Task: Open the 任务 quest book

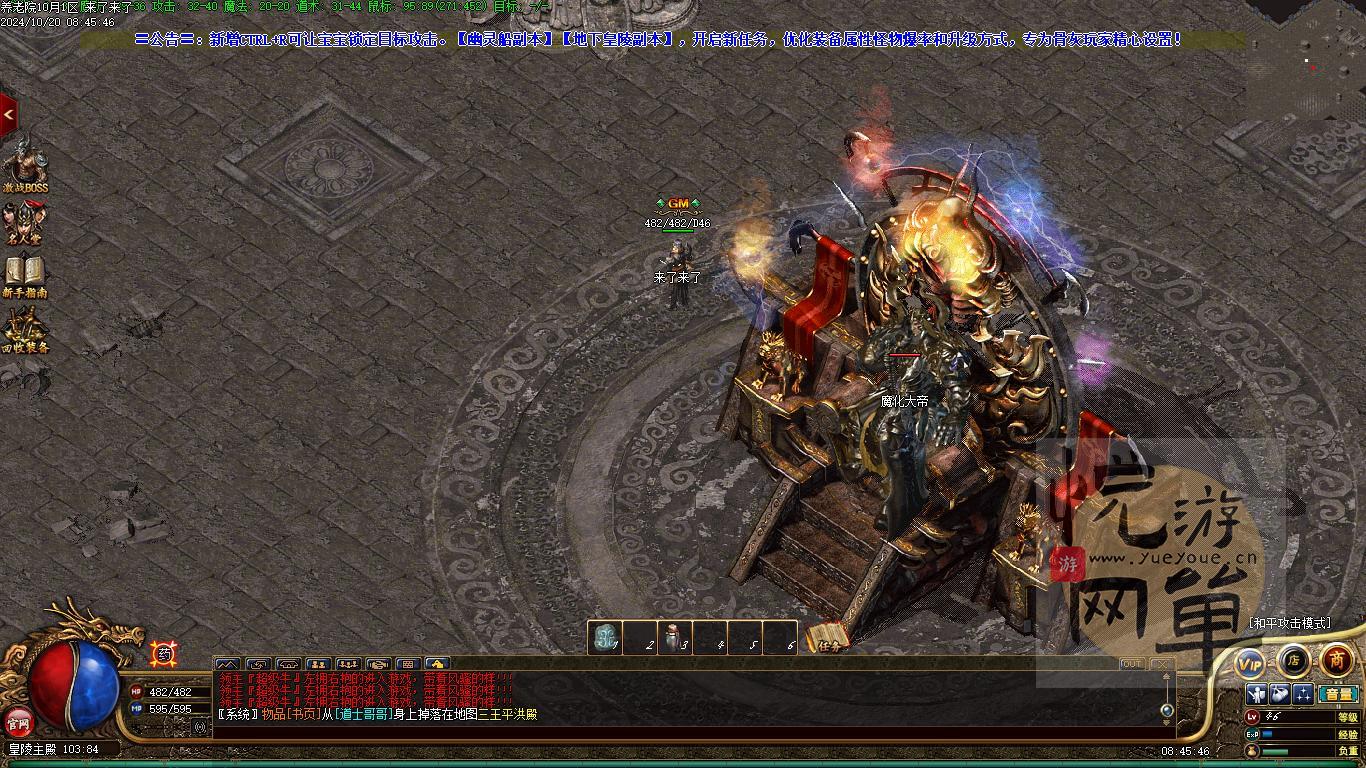Action: 828,639
